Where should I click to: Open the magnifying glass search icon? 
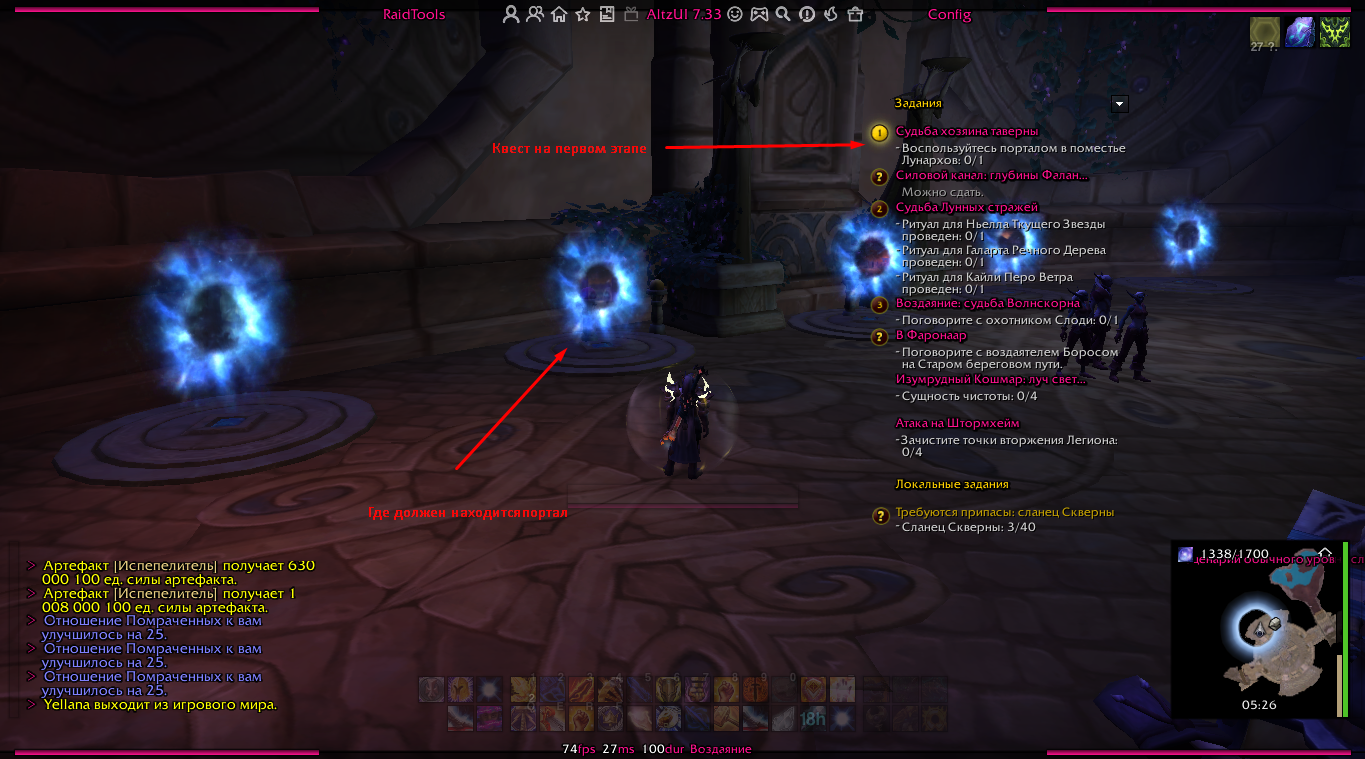coord(783,15)
